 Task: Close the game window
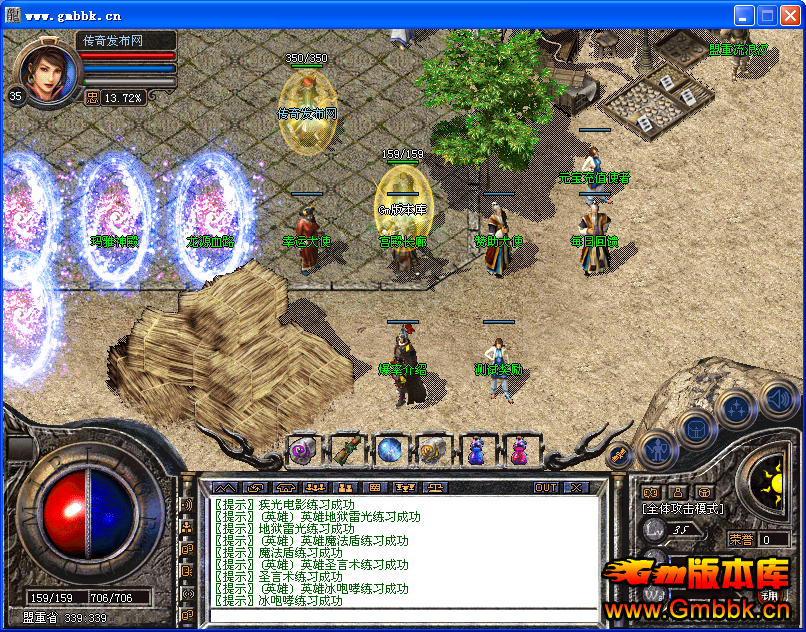click(789, 15)
